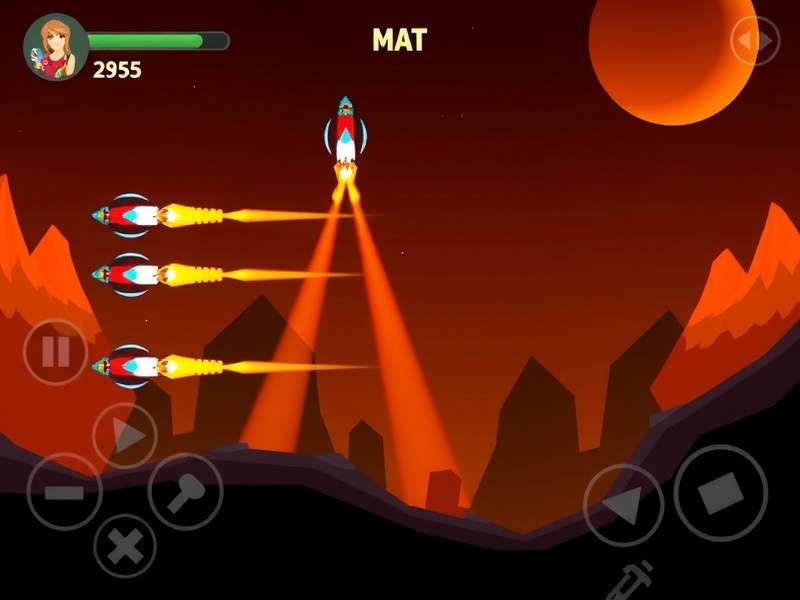This screenshot has height=600, width=800.
Task: Tap the right-pointing triangle button on the left
Action: 125,436
